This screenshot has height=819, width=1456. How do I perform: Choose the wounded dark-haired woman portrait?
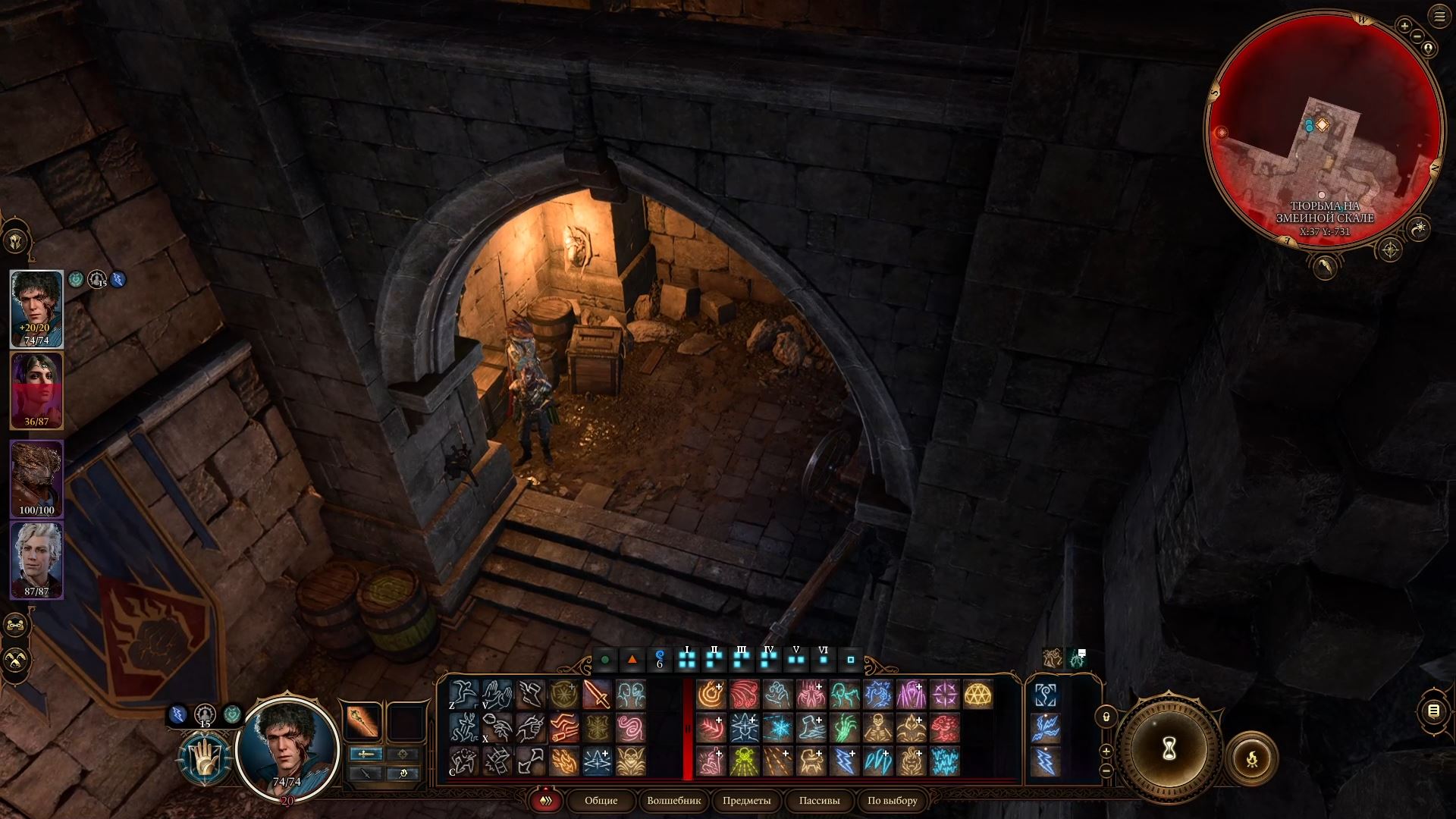pos(36,391)
